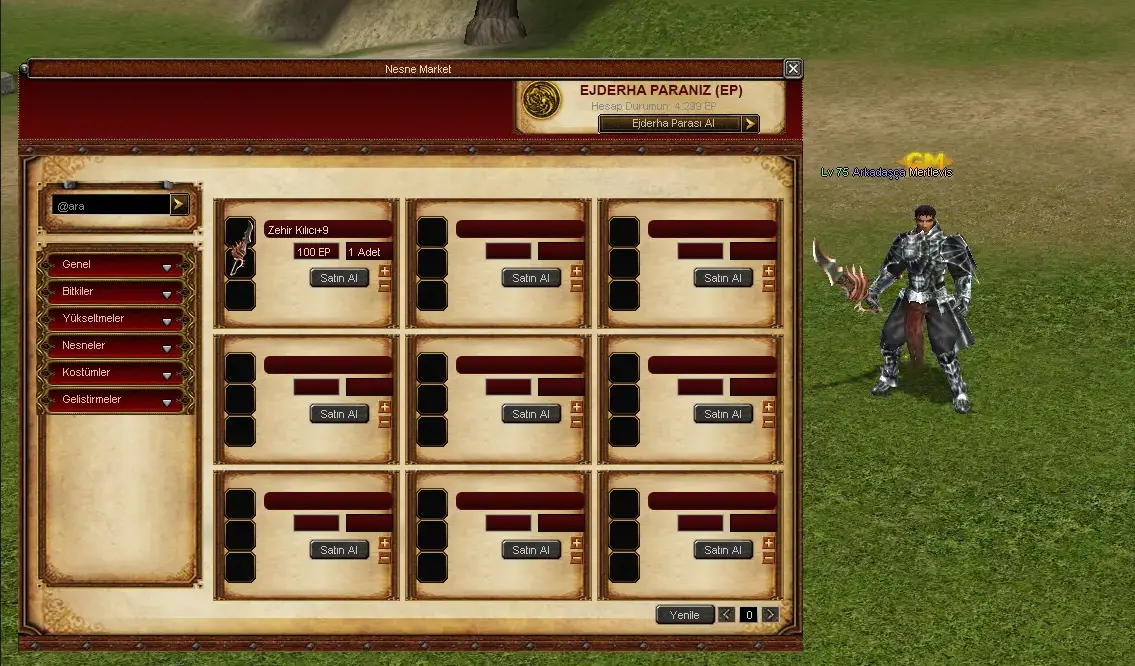Go to the next shop page
This screenshot has height=666, width=1135.
[770, 615]
